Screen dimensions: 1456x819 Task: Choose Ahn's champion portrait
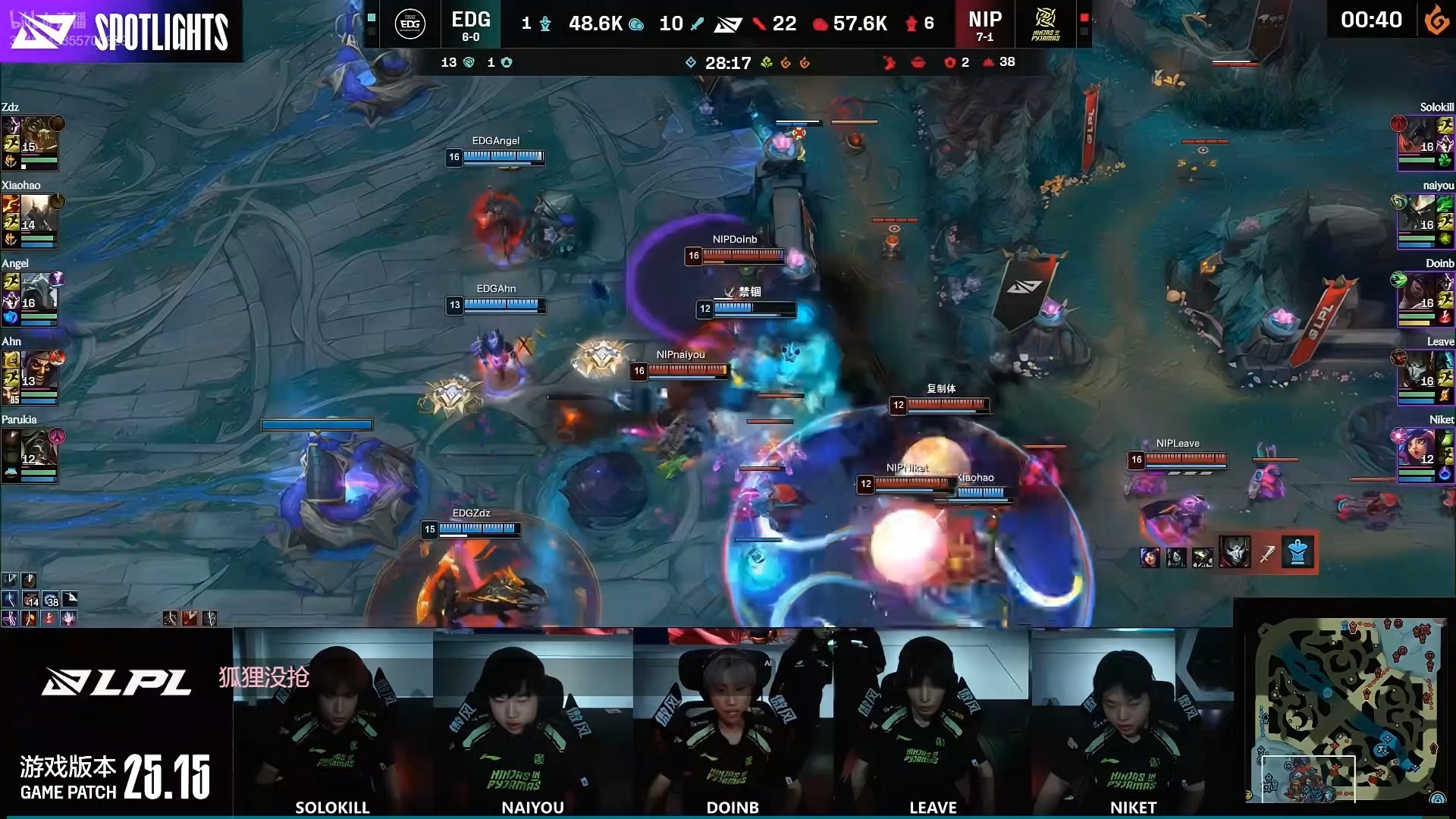click(38, 372)
